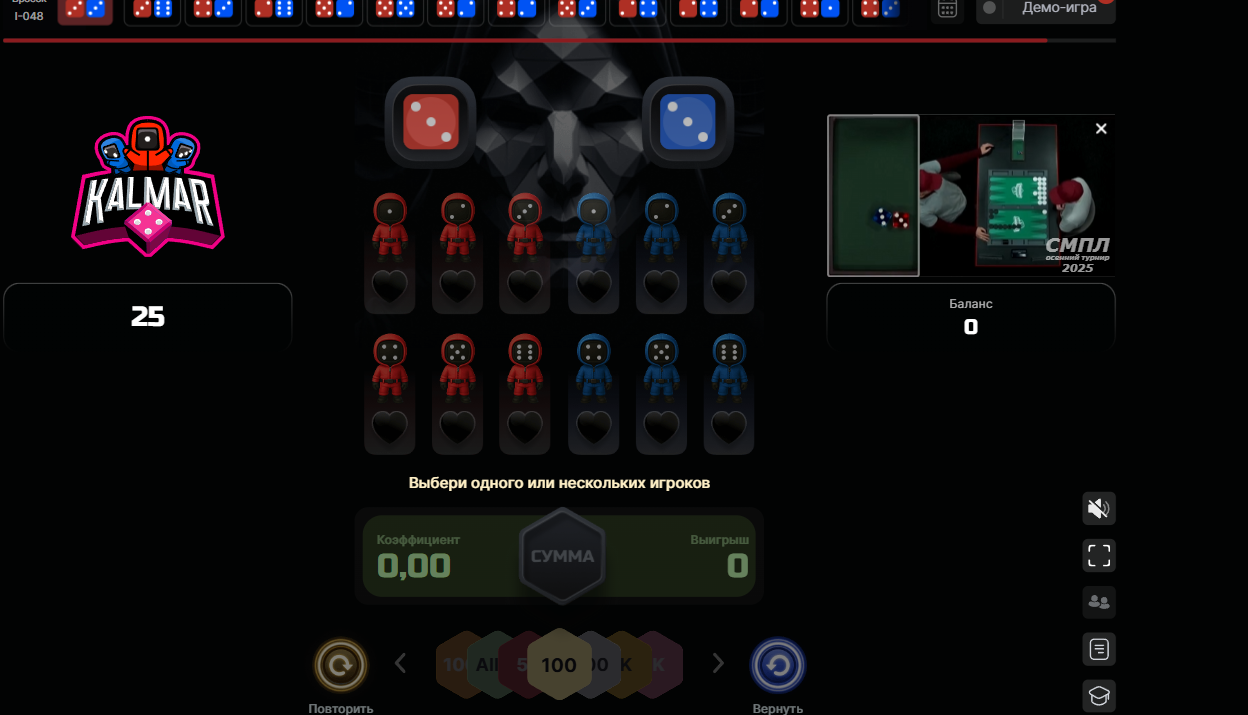The height and width of the screenshot is (715, 1248).
Task: Click the Повторить repeat bet button
Action: (x=341, y=665)
